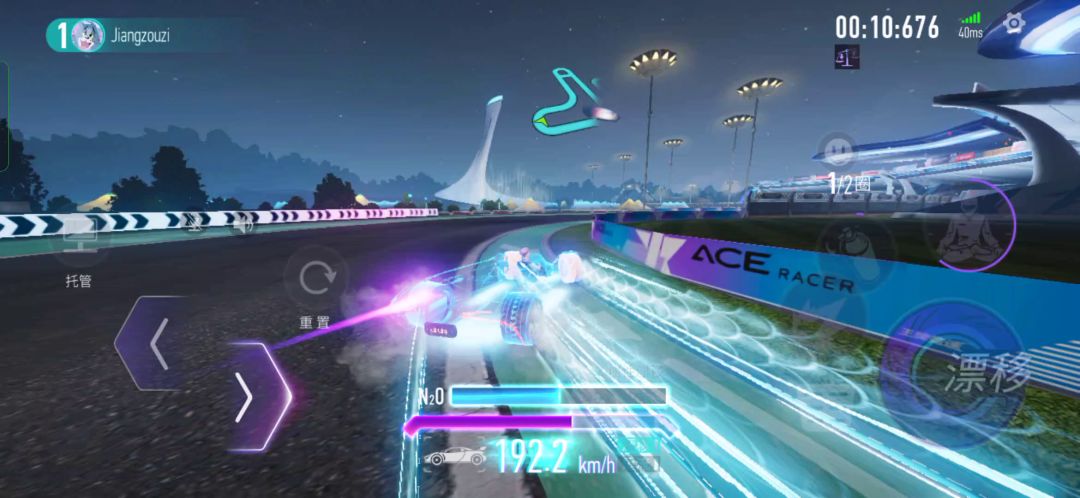Image resolution: width=1080 pixels, height=498 pixels.
Task: Tap the balance scale buff icon
Action: 846,58
